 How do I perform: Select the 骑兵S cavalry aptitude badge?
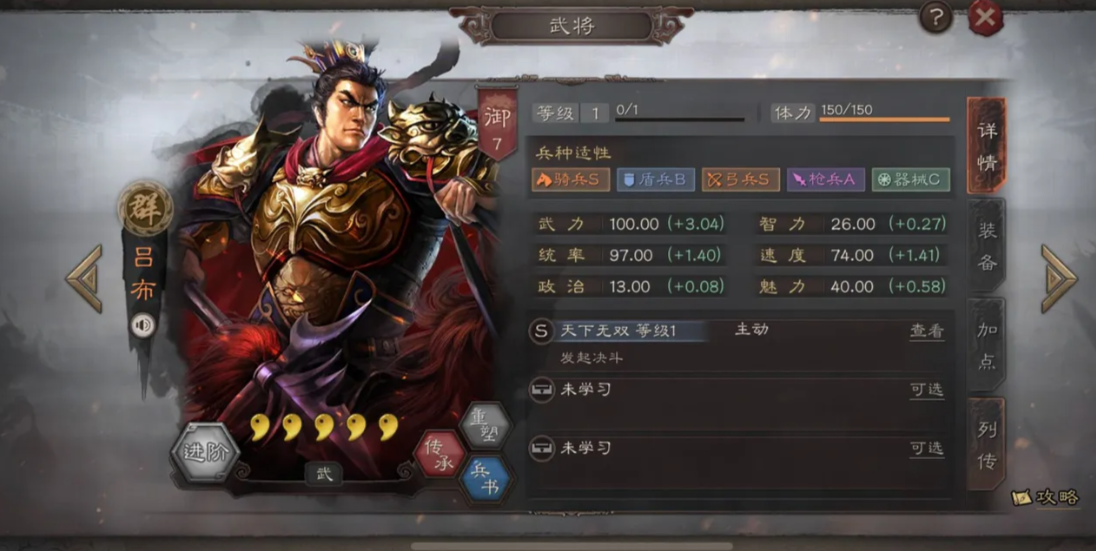570,180
